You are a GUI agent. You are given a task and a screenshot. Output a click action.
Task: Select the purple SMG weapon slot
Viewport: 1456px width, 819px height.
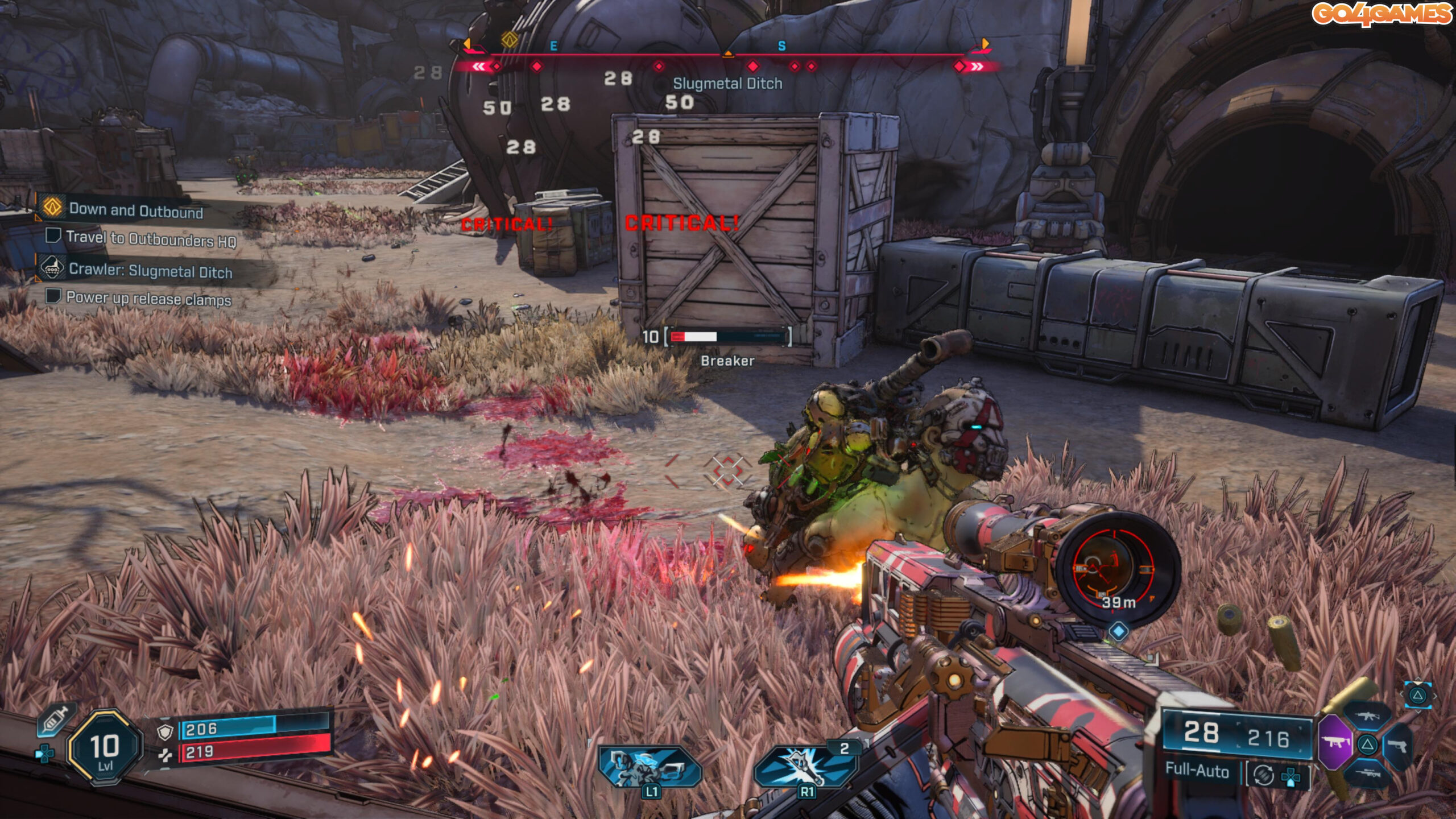coord(1335,742)
